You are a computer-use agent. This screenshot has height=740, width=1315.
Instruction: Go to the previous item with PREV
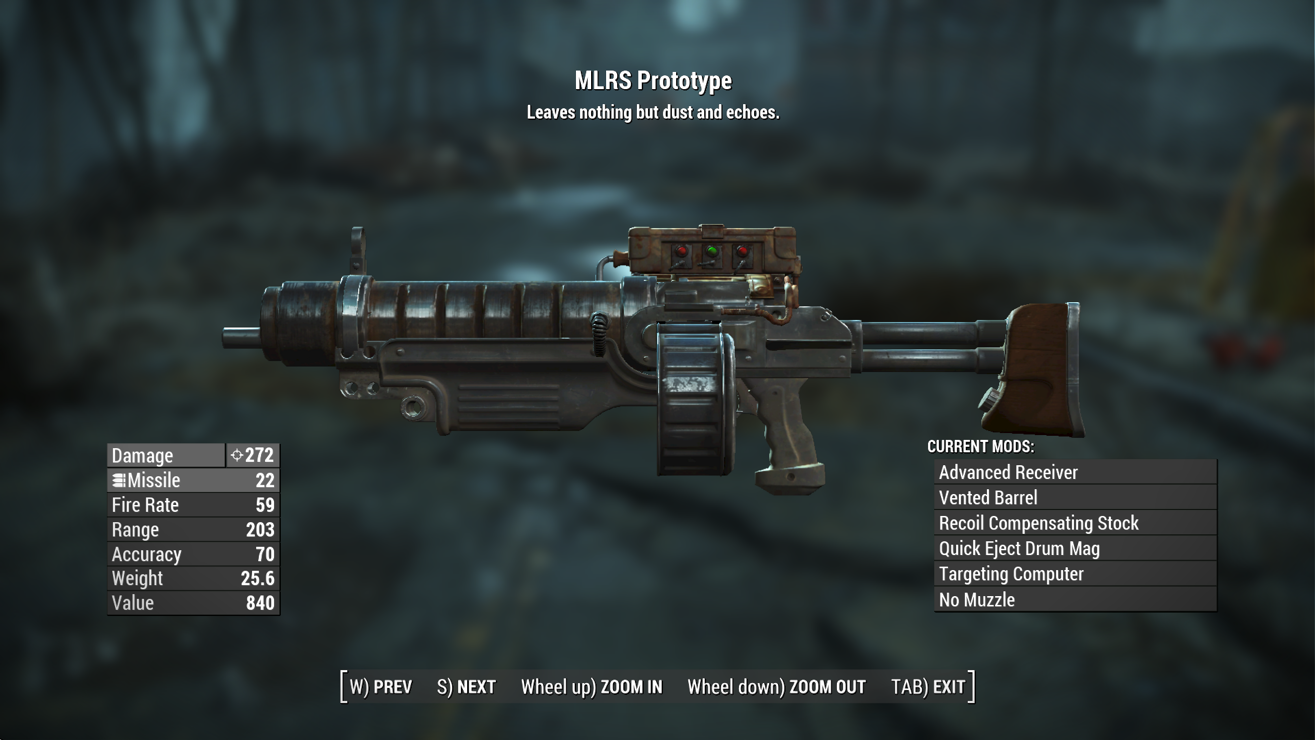[381, 687]
